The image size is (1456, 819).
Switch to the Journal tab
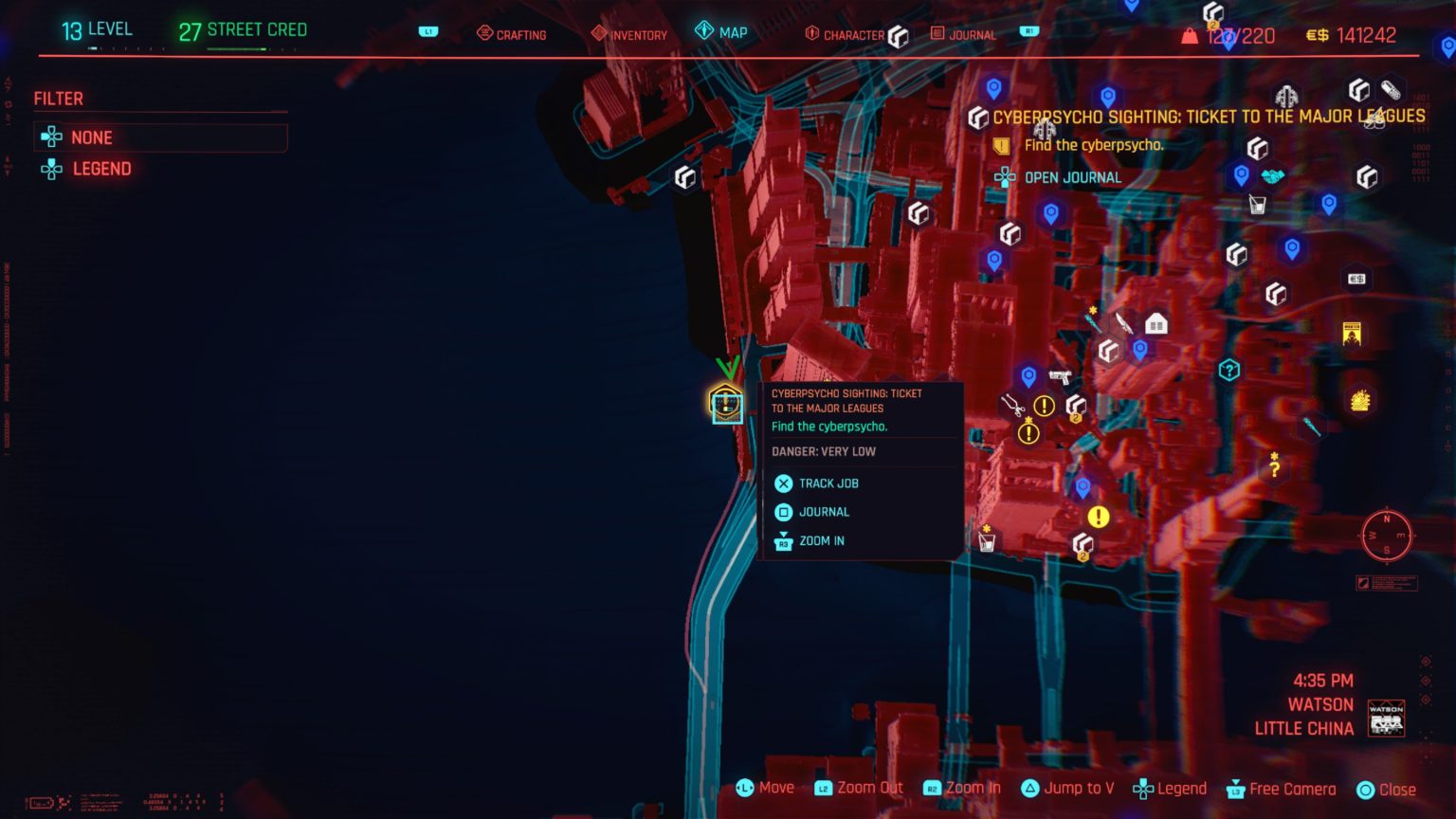tap(972, 34)
